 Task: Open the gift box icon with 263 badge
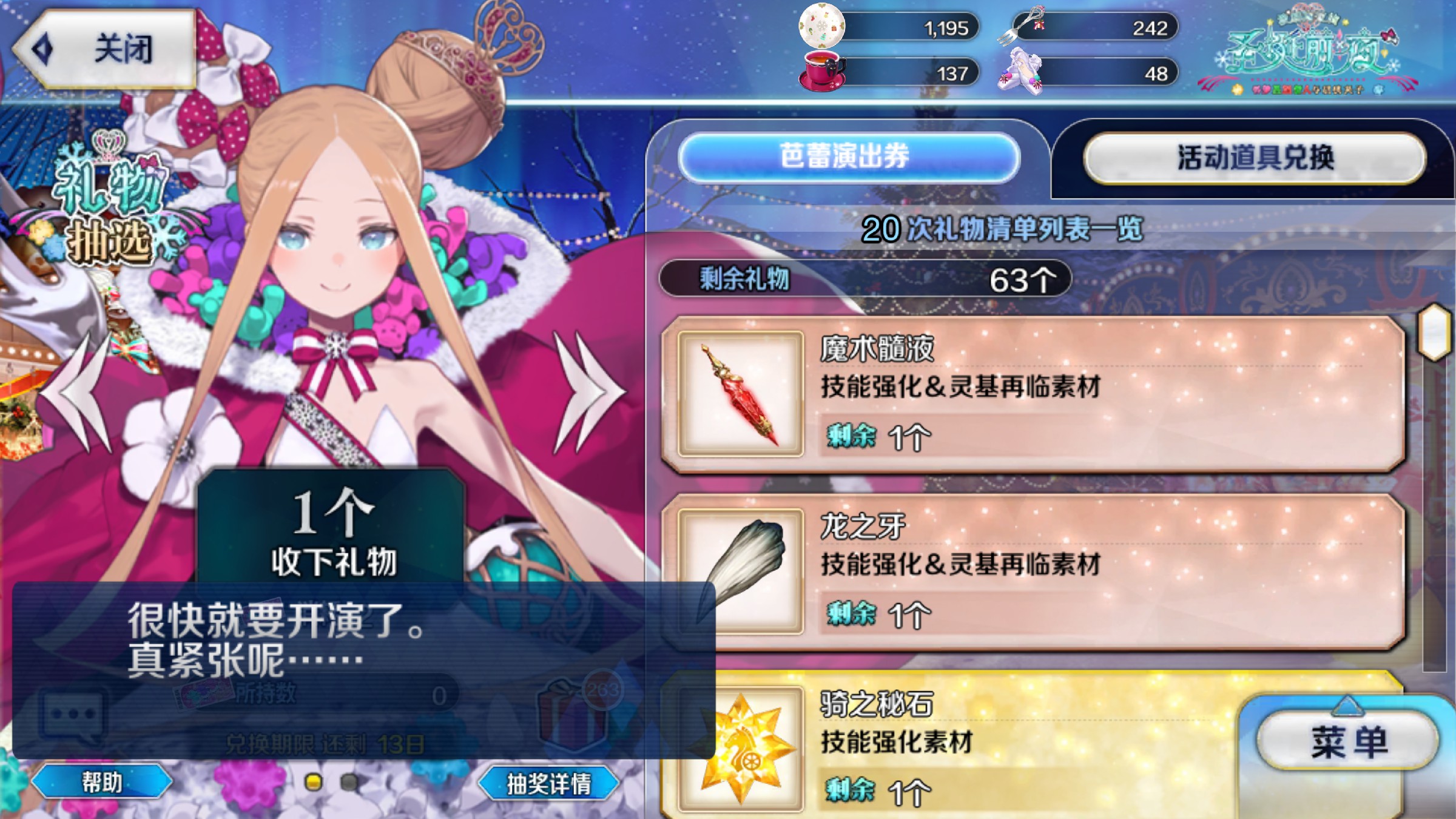[x=573, y=713]
